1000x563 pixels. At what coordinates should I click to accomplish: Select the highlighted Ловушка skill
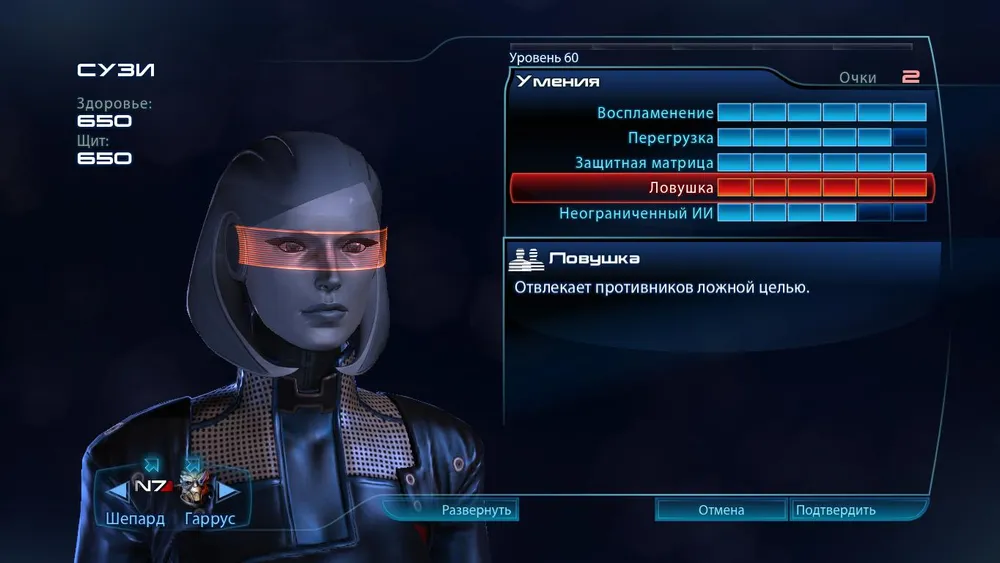pos(720,187)
